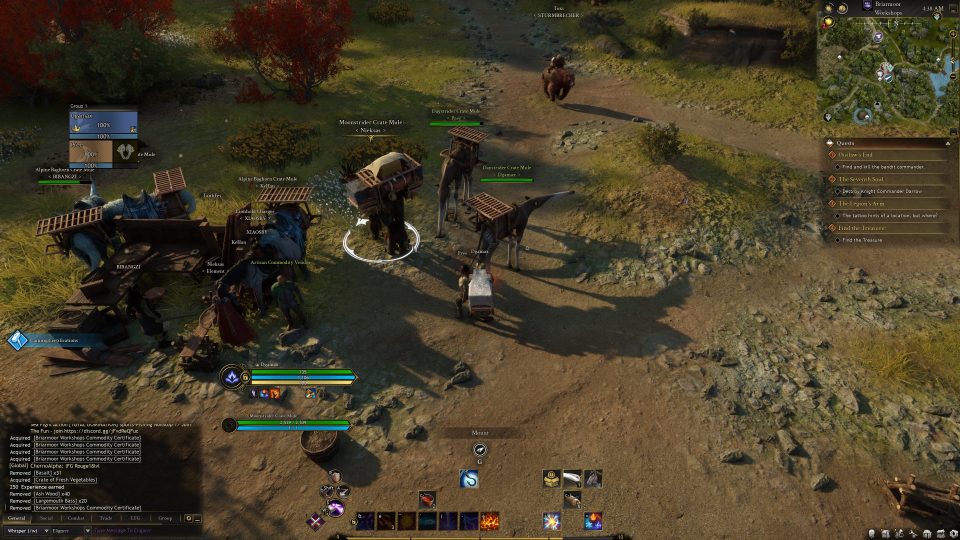Select the golden treasure chest item slot
The width and height of the screenshot is (960, 540).
pos(551,479)
